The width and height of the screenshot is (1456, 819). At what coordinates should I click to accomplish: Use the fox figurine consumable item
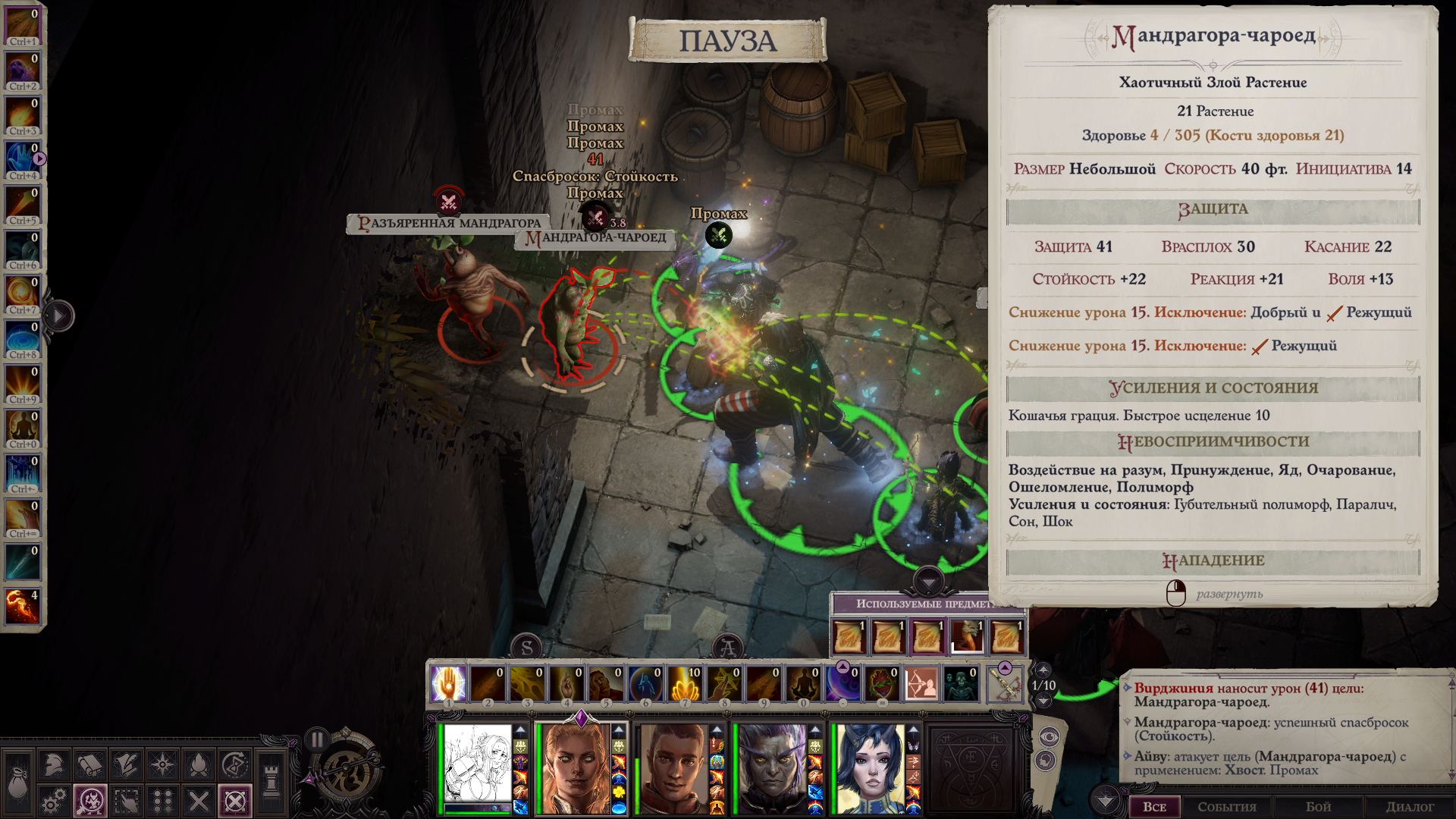(967, 636)
